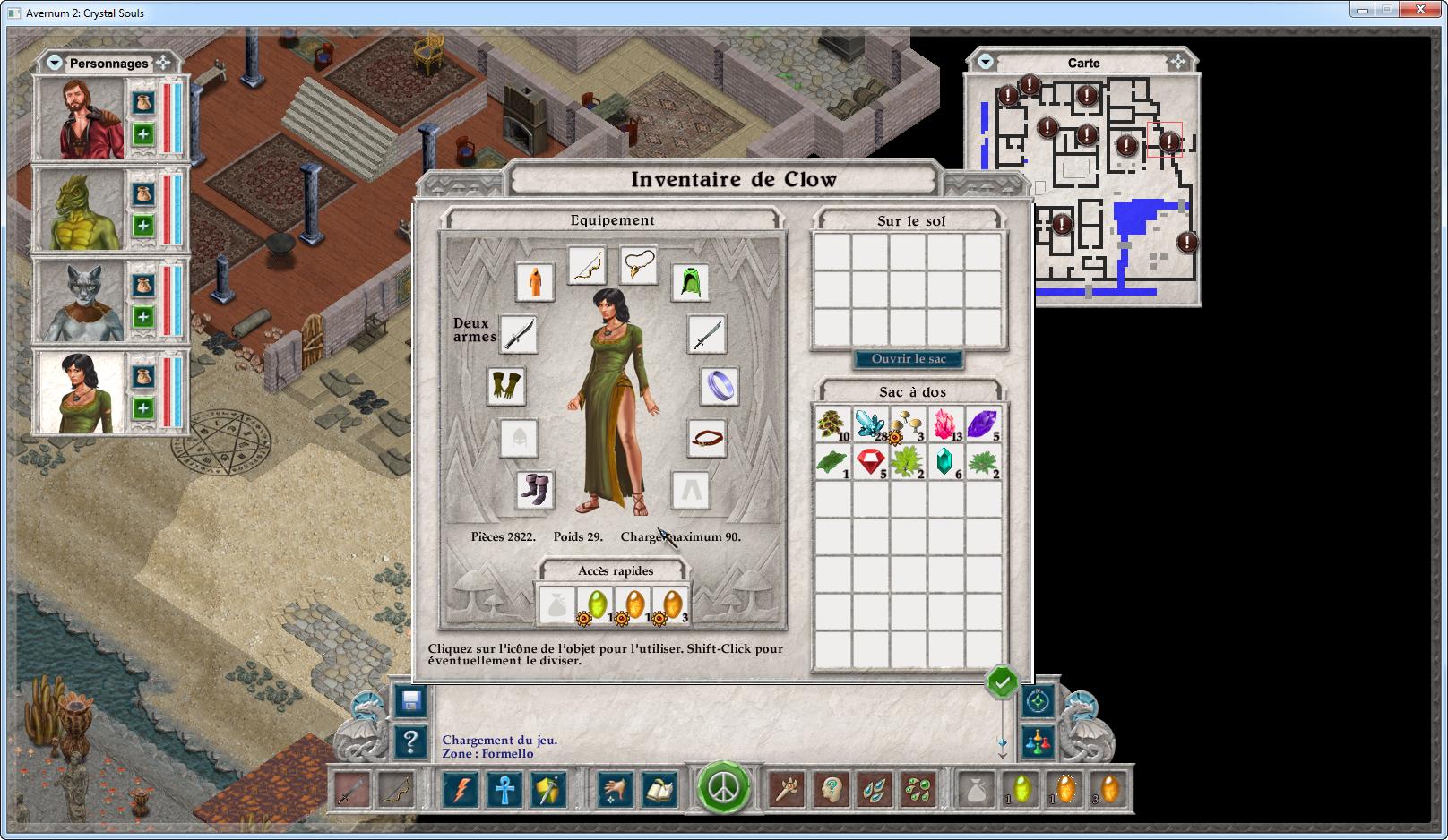This screenshot has width=1448, height=840.
Task: Pick the red ruby in backpack
Action: (x=870, y=462)
